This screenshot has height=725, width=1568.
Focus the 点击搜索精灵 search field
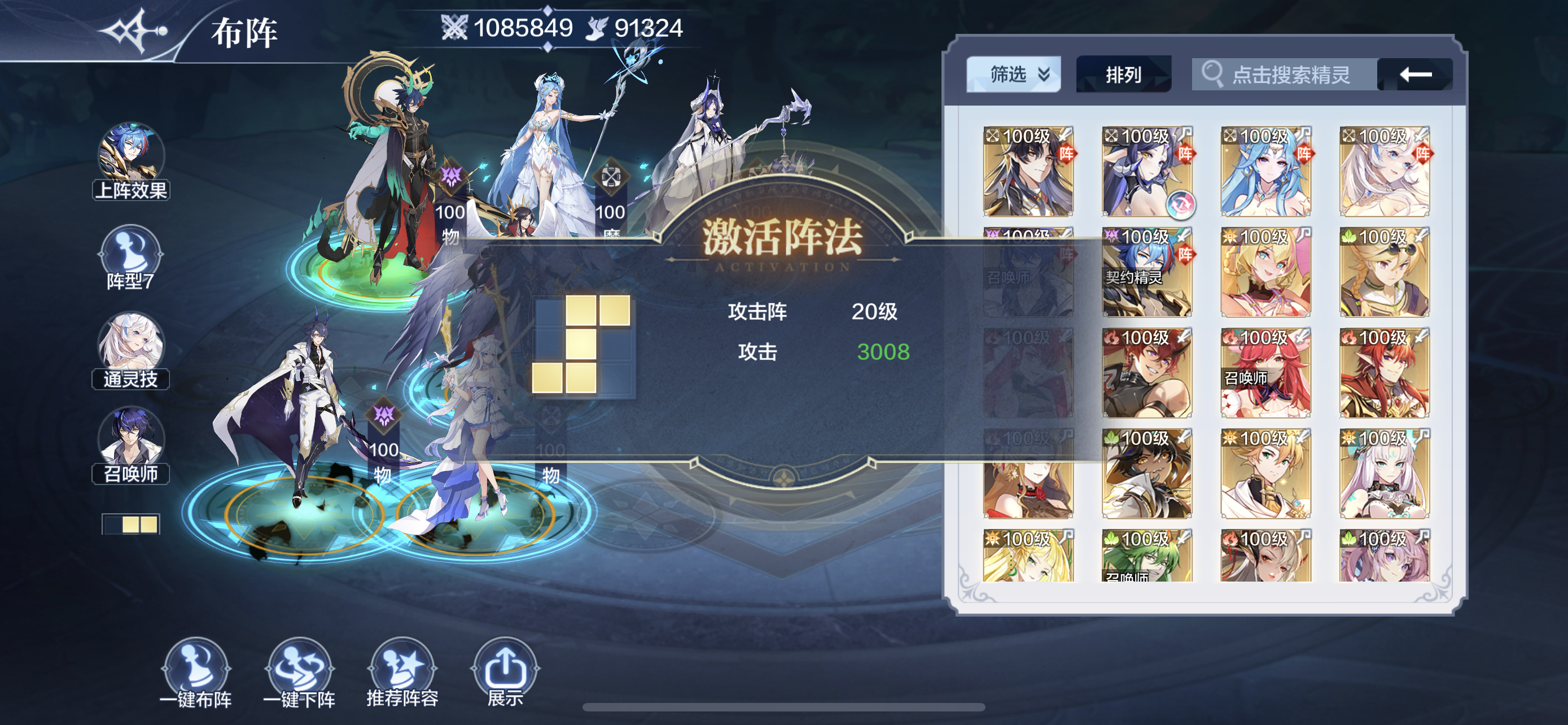coord(1284,75)
